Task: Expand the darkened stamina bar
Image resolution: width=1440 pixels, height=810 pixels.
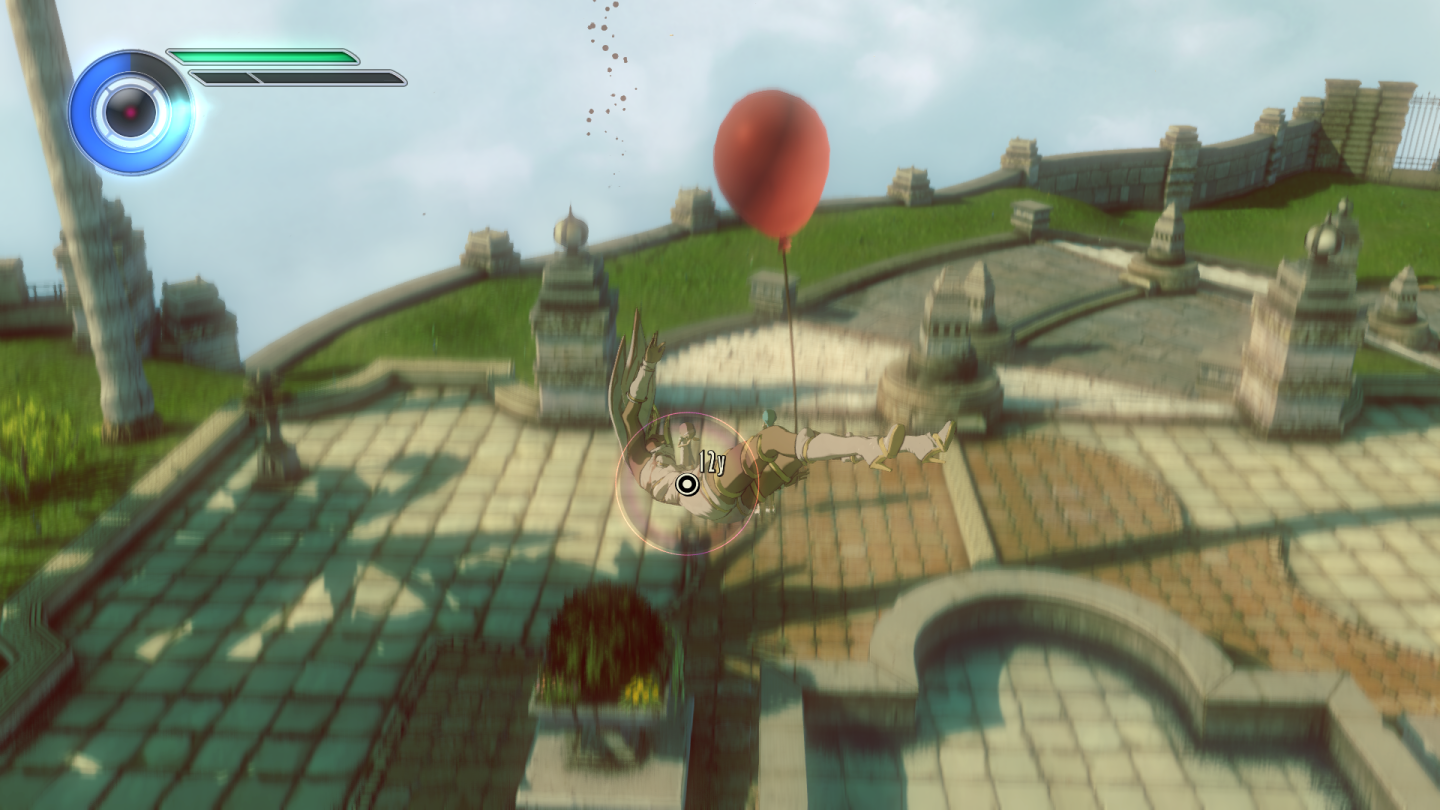Action: tap(320, 75)
